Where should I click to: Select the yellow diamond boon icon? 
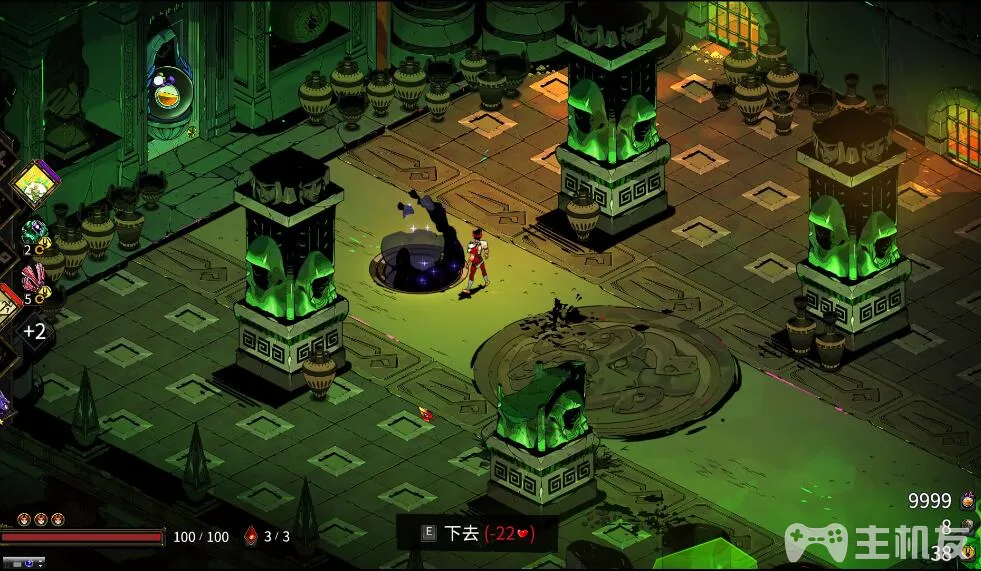tap(35, 184)
